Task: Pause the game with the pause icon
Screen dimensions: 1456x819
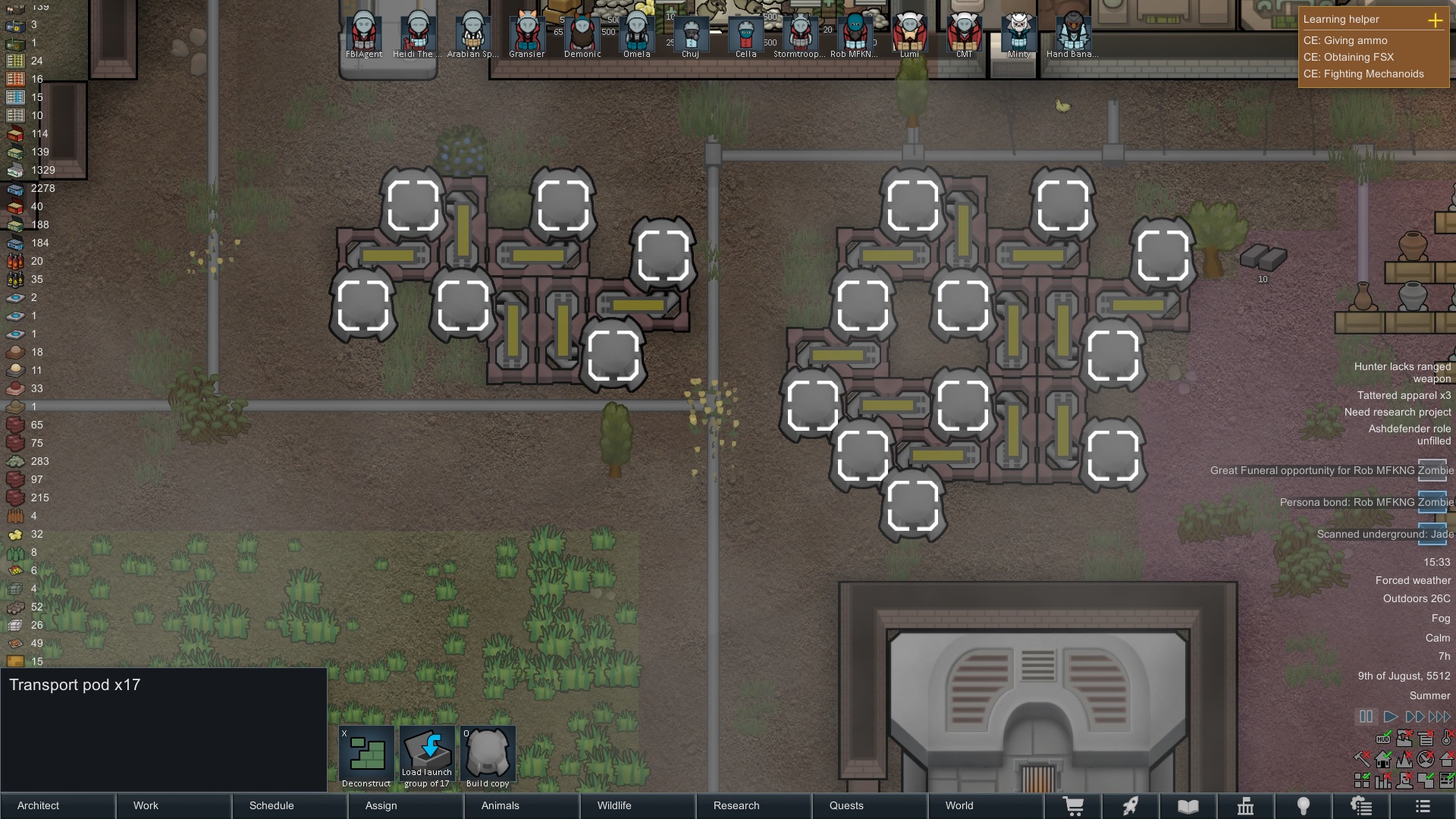Action: coord(1366,715)
